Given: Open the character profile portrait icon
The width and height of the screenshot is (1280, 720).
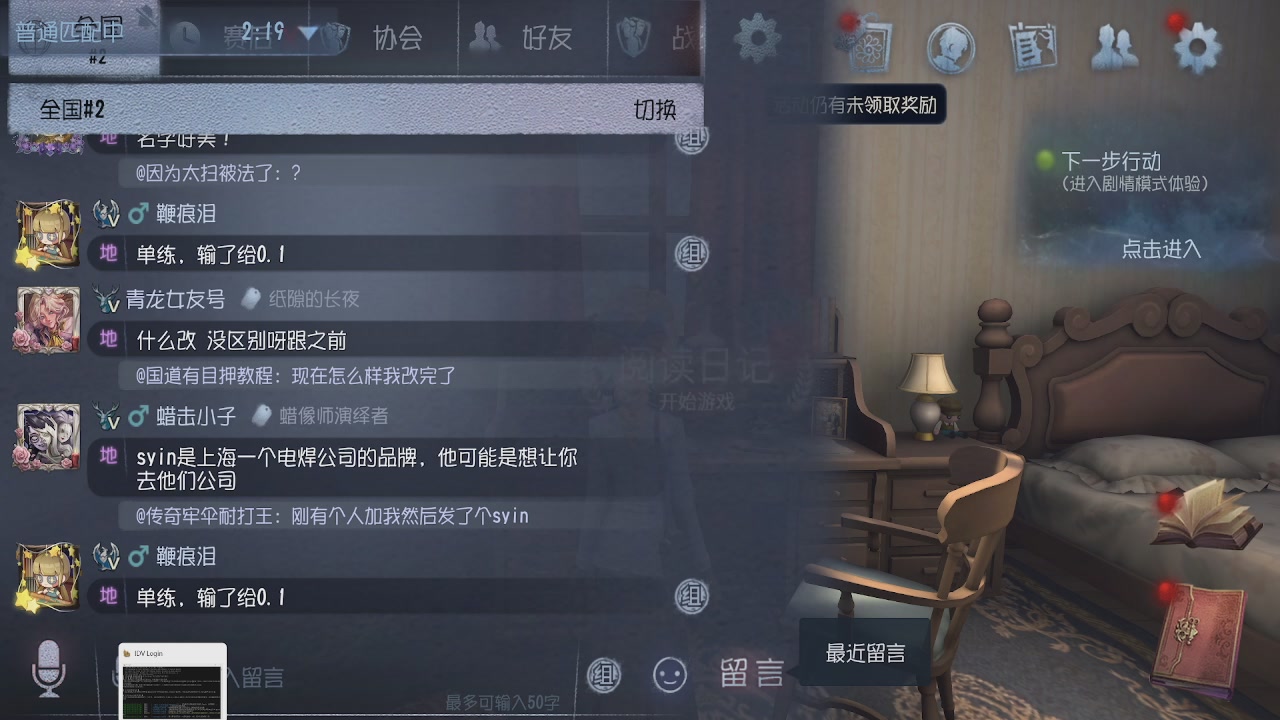Looking at the screenshot, I should coord(950,46).
